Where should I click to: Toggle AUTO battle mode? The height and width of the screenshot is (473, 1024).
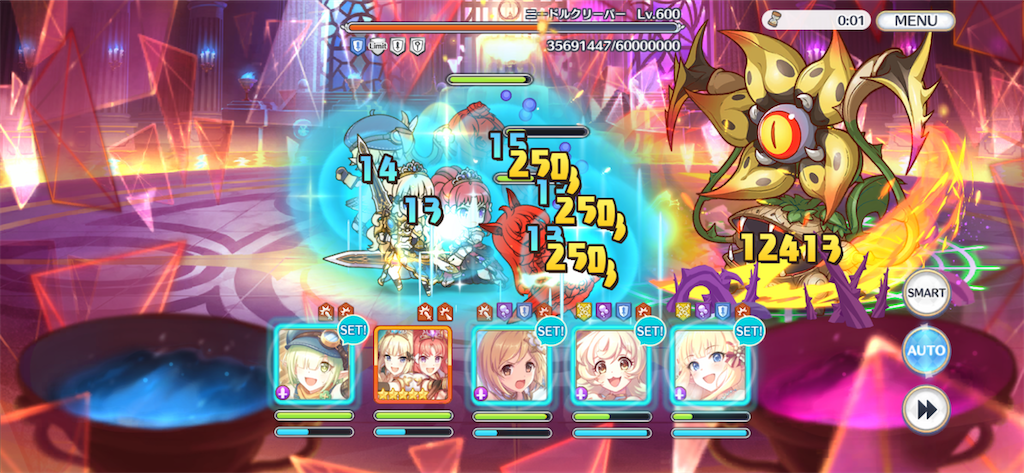coord(926,351)
